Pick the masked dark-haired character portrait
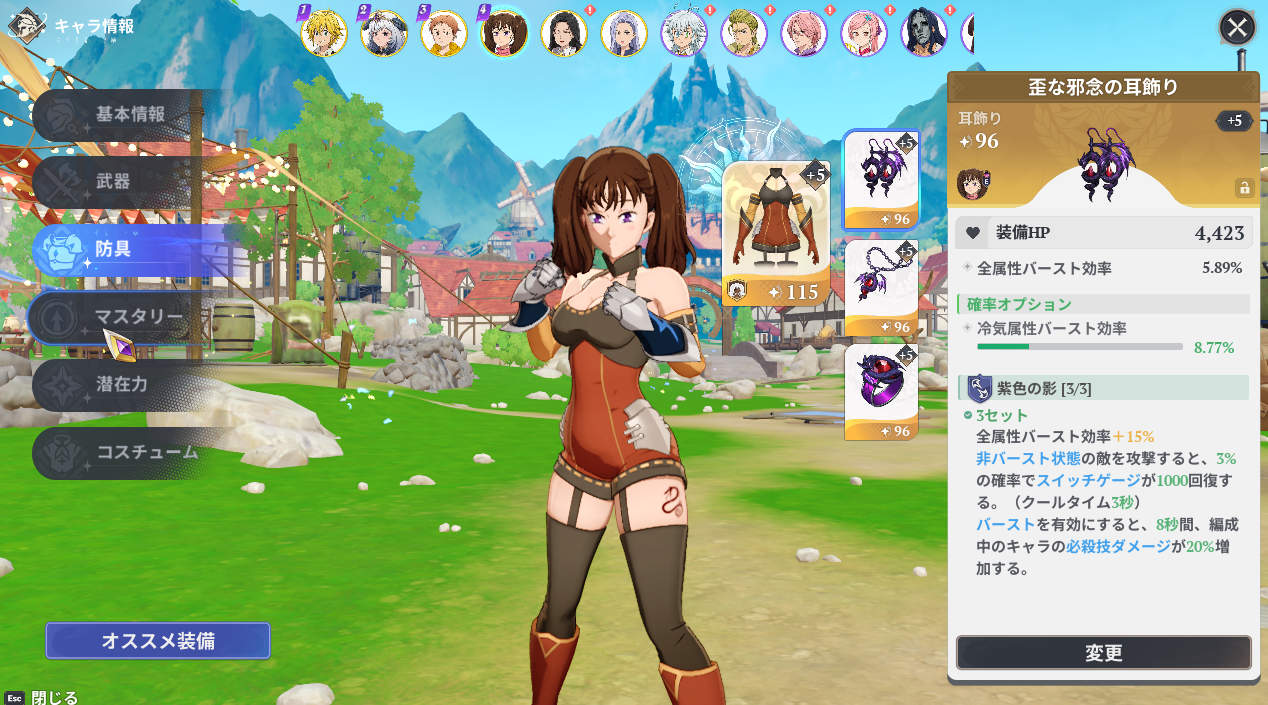The height and width of the screenshot is (705, 1268). (x=924, y=33)
